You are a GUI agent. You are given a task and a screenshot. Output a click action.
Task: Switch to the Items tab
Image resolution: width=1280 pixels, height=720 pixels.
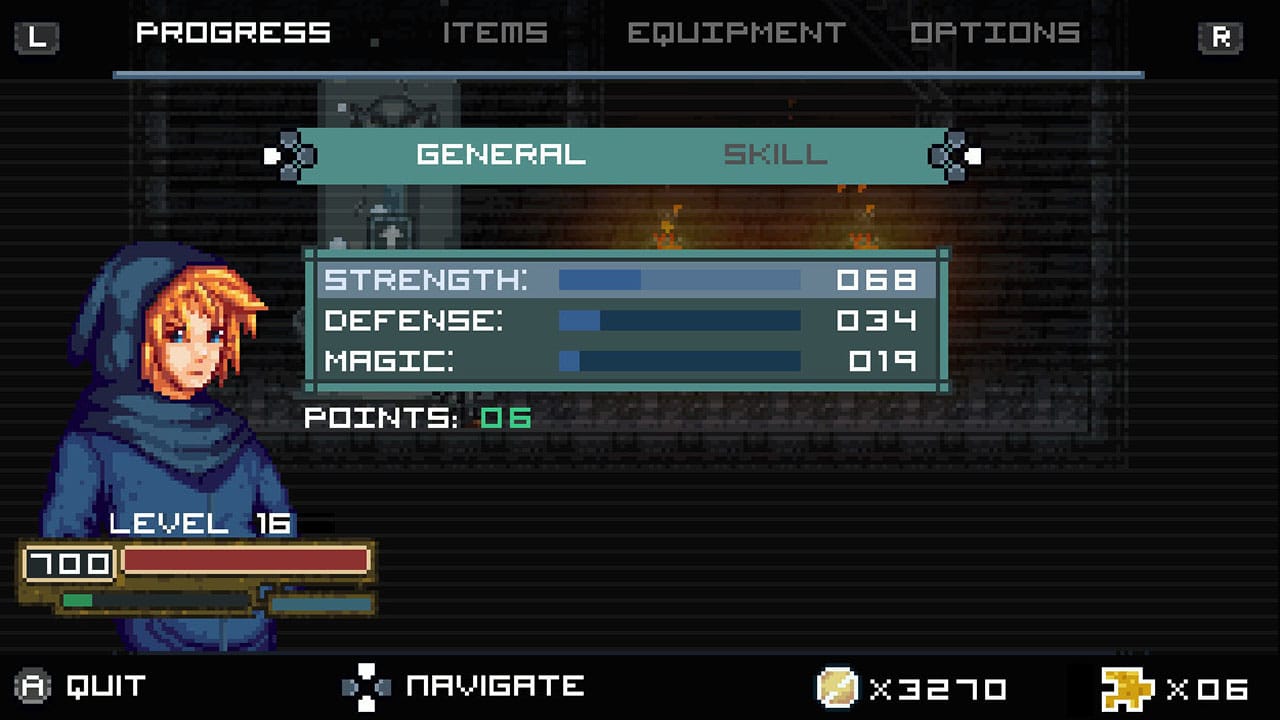coord(497,32)
